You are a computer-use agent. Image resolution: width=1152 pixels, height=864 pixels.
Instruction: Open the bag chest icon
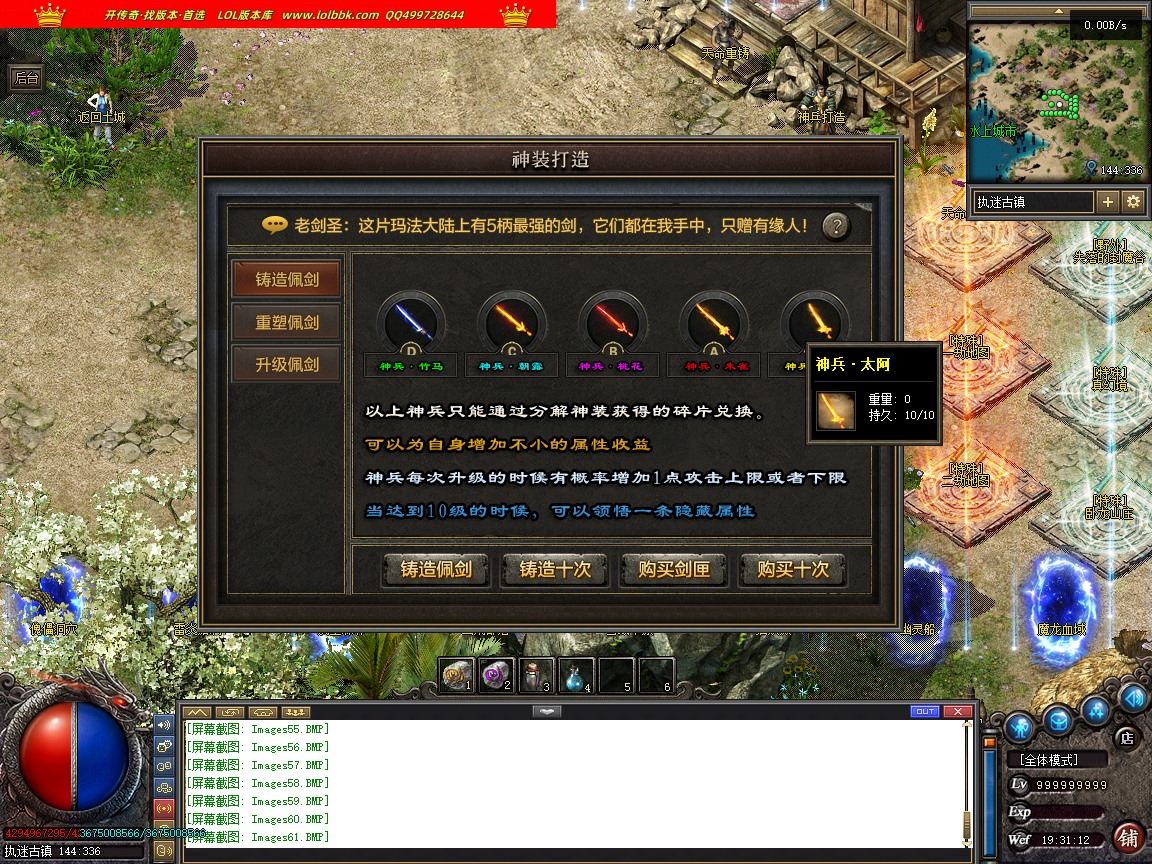click(x=1059, y=718)
